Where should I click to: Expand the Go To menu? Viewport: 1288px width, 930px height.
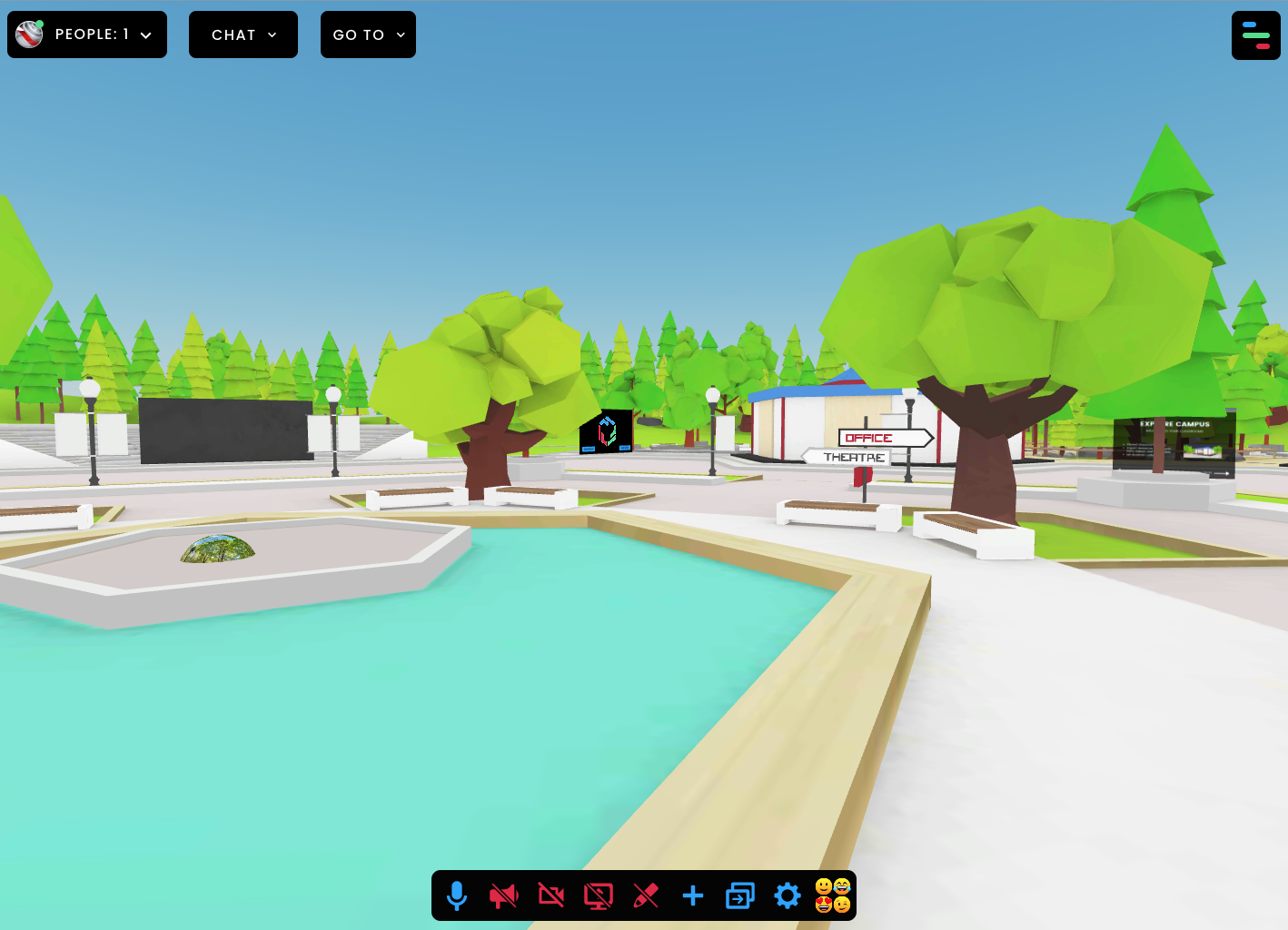368,35
